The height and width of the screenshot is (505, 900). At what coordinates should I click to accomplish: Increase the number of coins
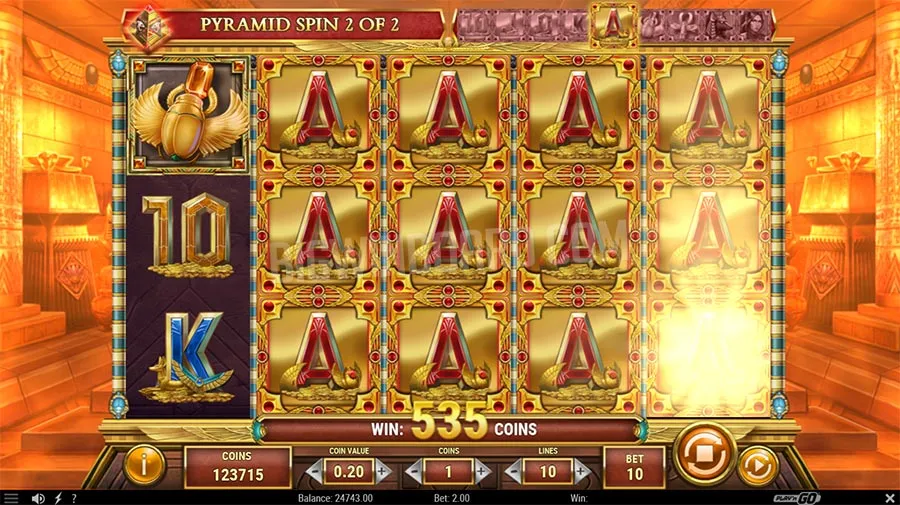click(483, 470)
